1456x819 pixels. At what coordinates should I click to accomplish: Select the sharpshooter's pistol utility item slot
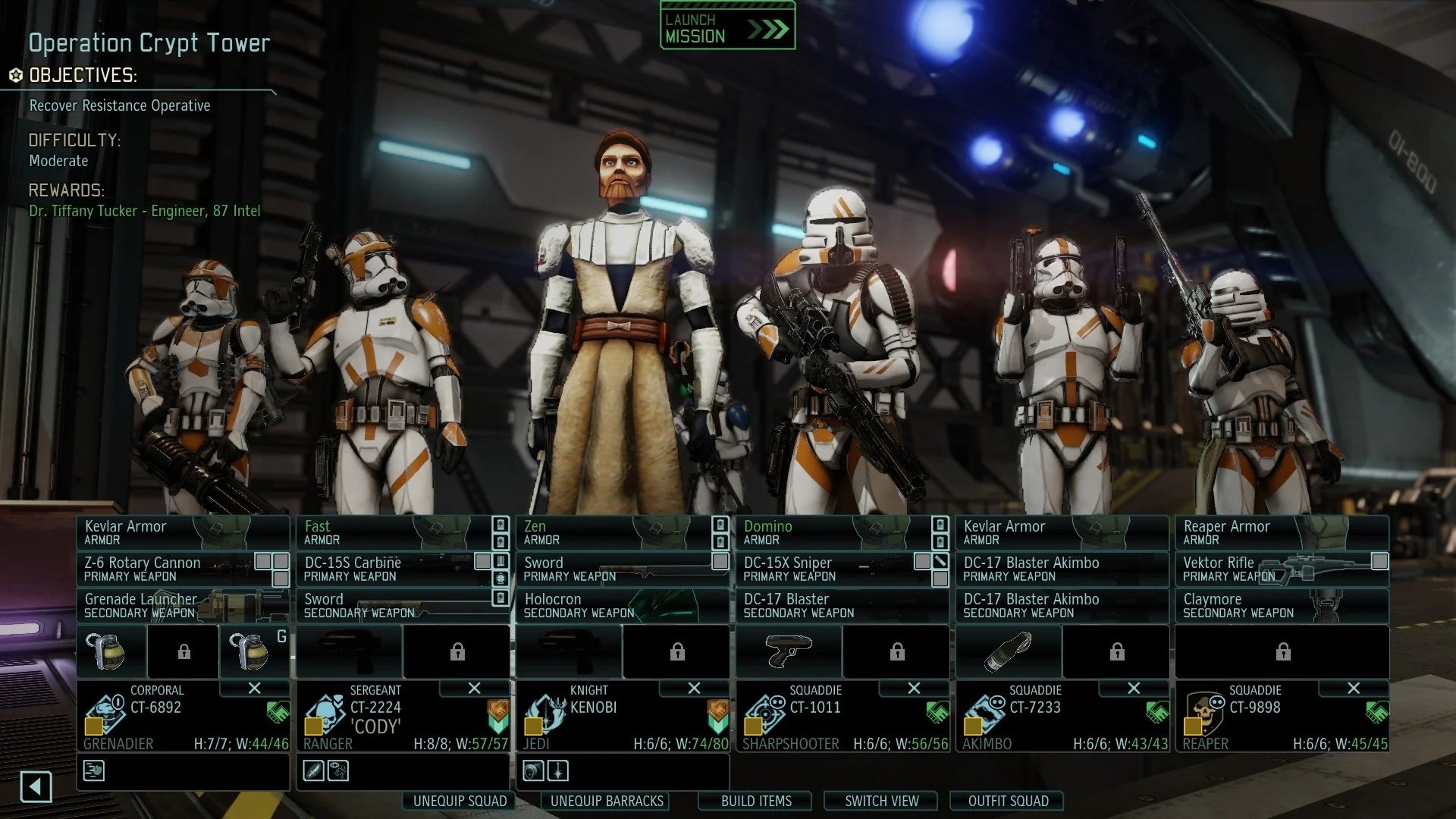click(789, 651)
